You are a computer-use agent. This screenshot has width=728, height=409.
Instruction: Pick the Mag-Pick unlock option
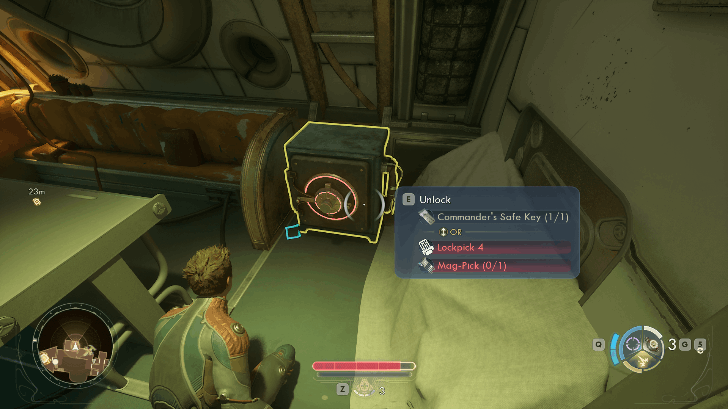492,266
